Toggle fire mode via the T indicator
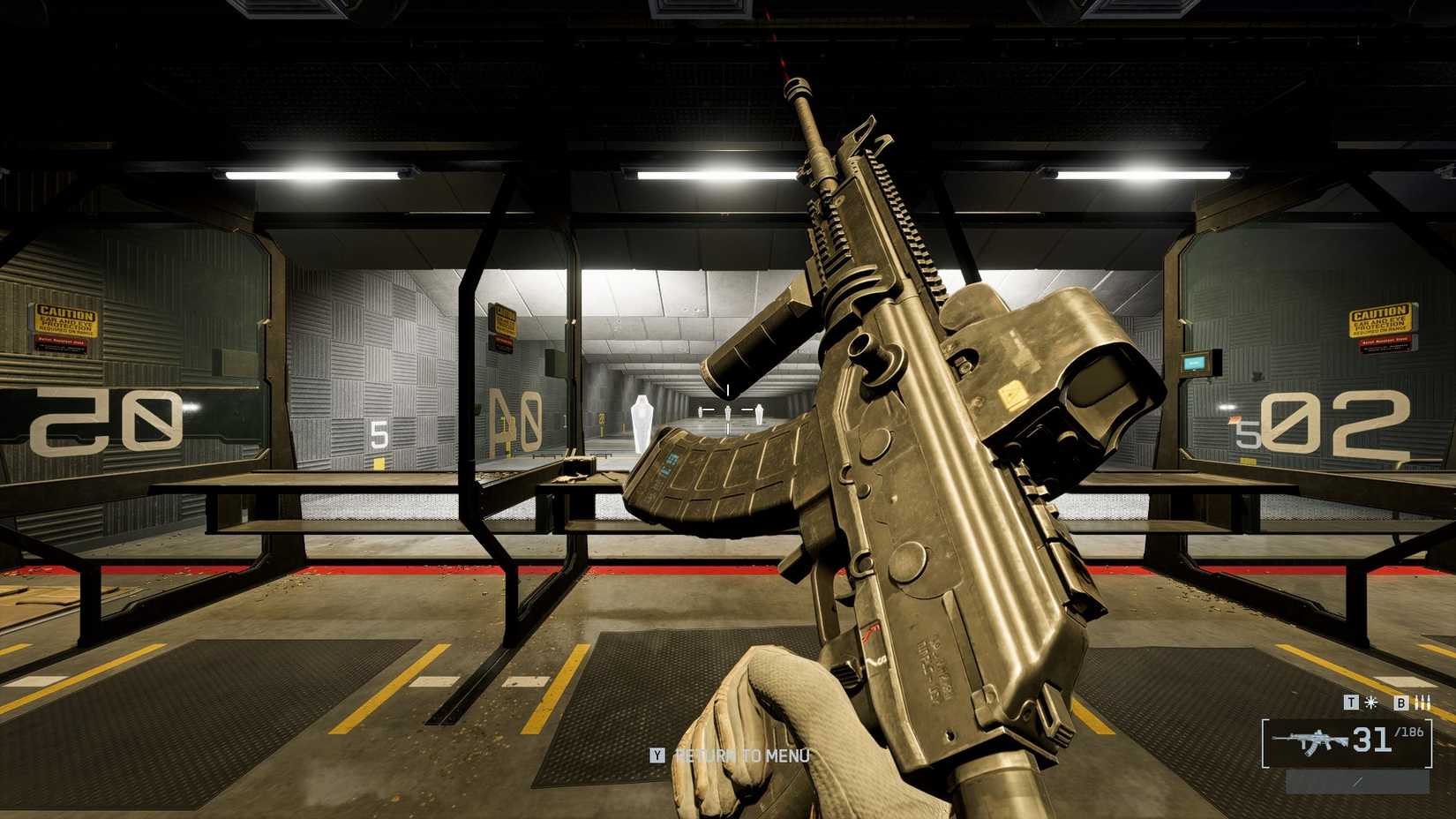The width and height of the screenshot is (1456, 819). click(x=1351, y=703)
